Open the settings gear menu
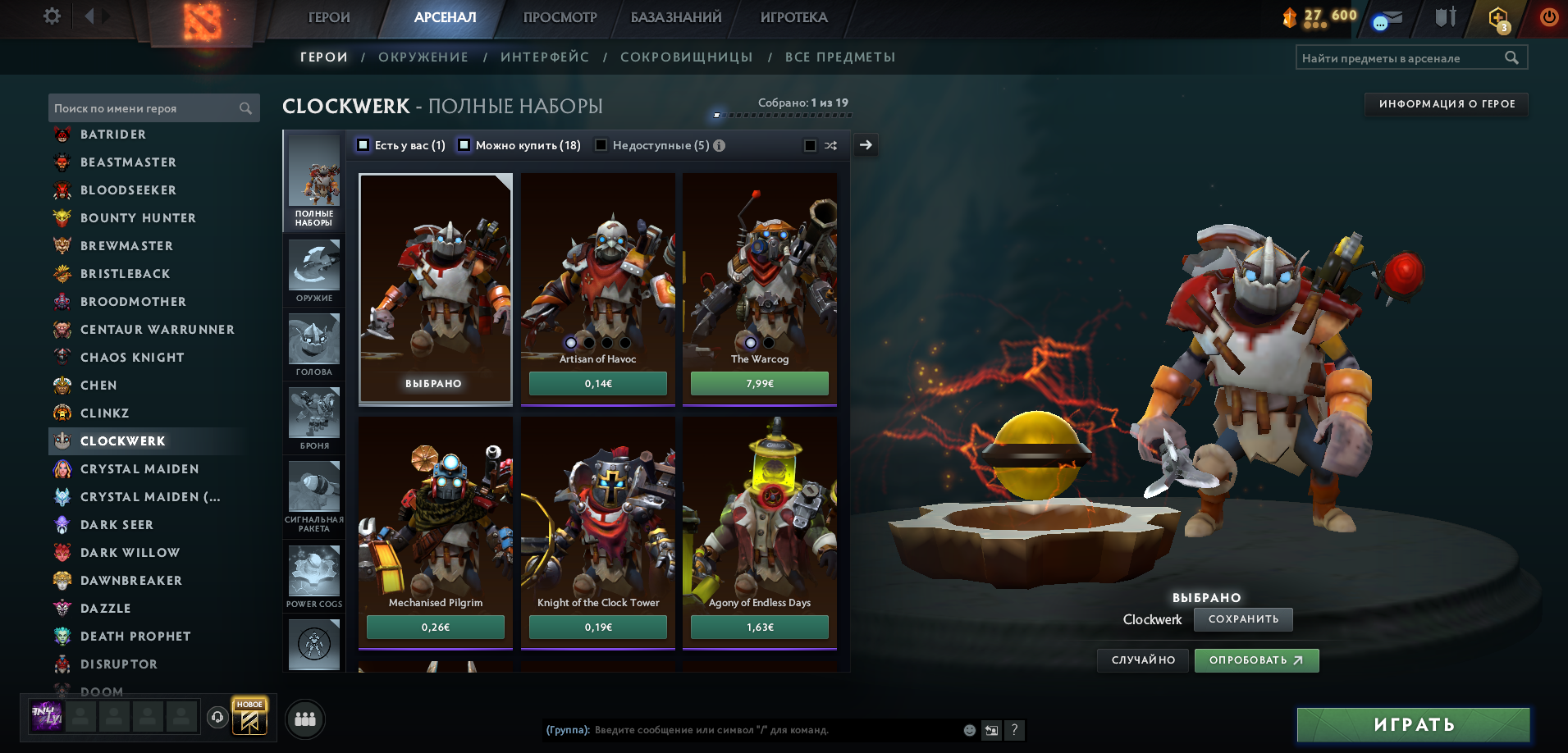The image size is (1568, 753). 49,15
